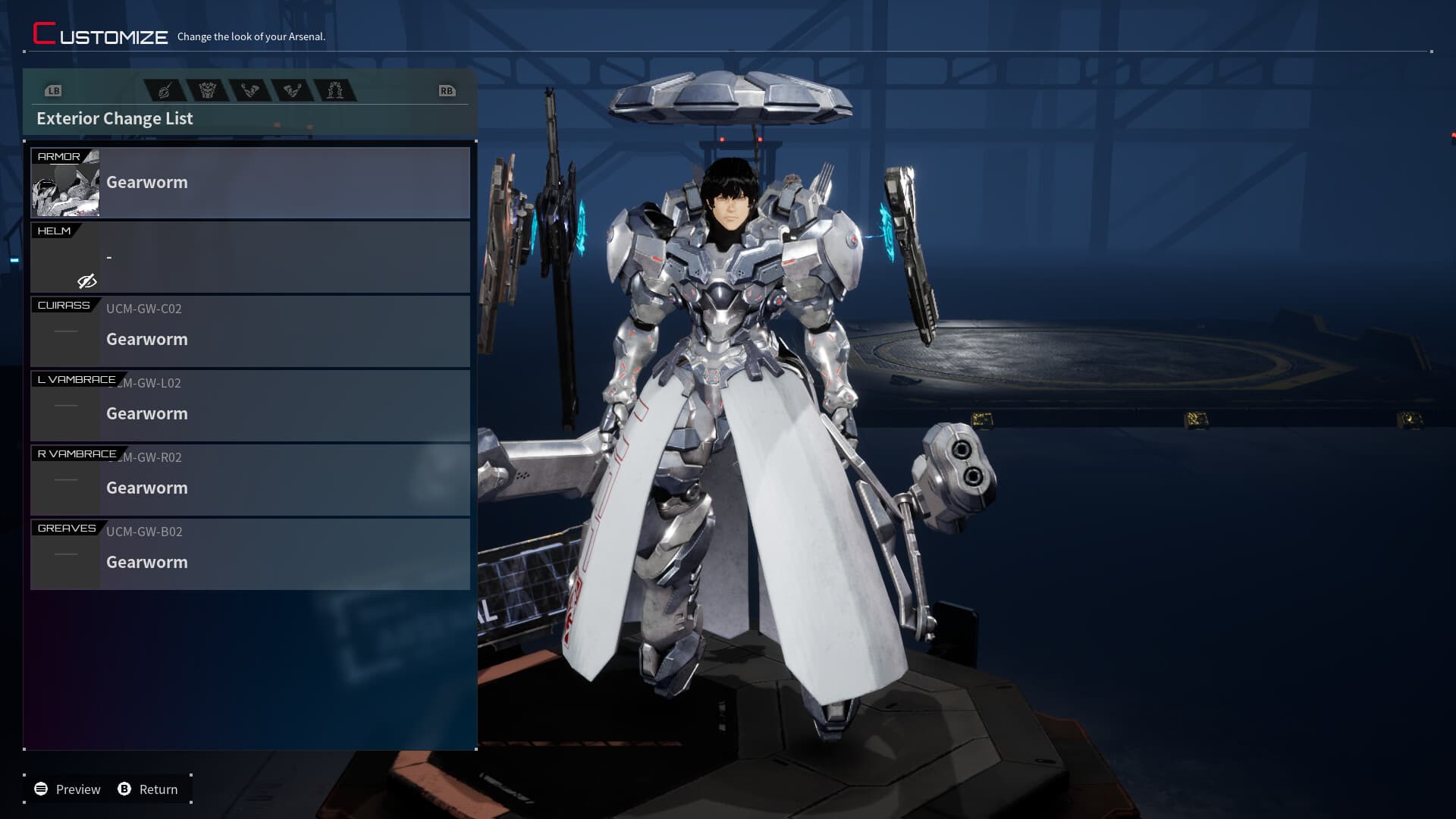Click the RB shoulder button icon

[447, 89]
